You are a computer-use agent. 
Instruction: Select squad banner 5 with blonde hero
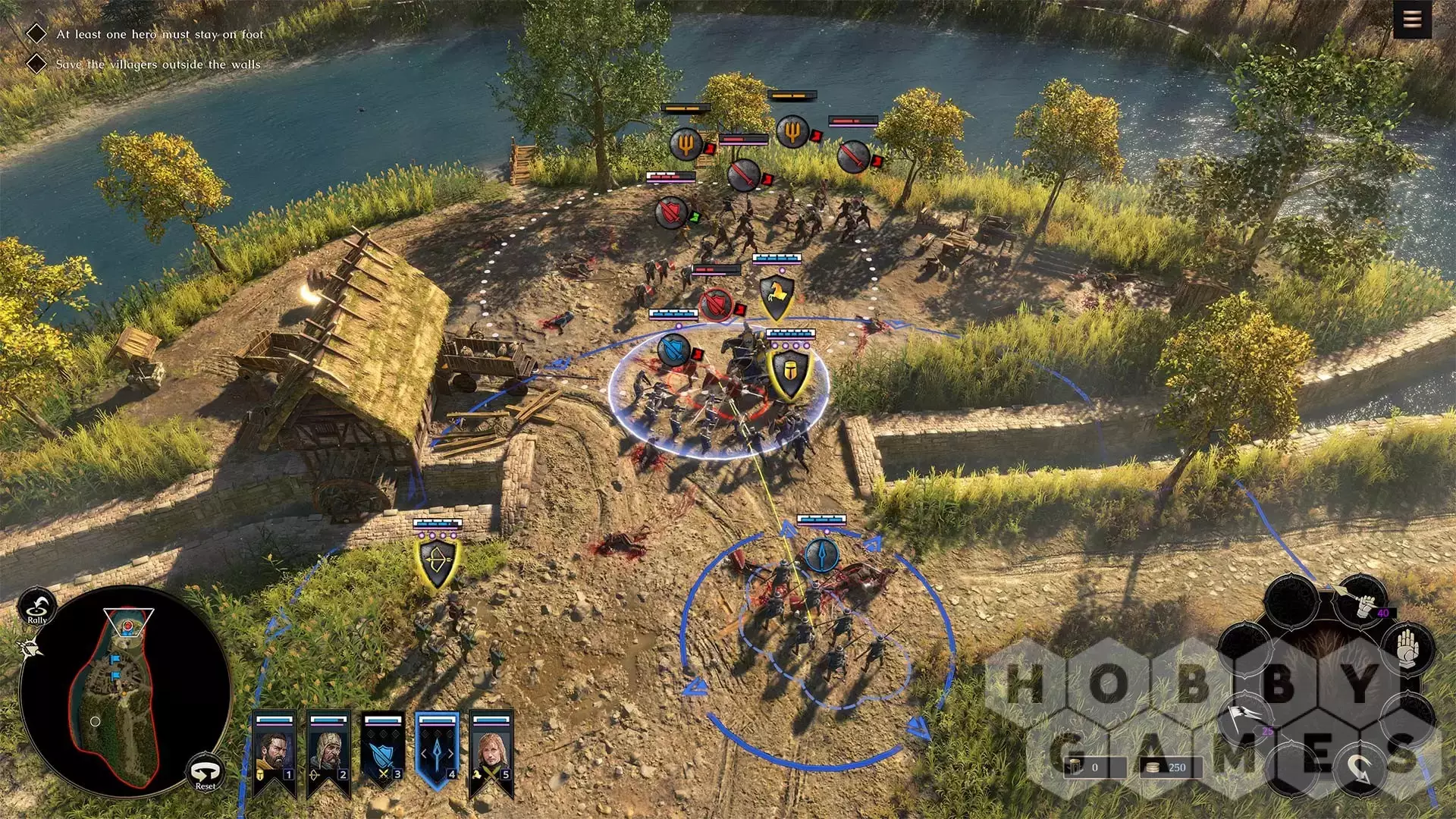[491, 752]
